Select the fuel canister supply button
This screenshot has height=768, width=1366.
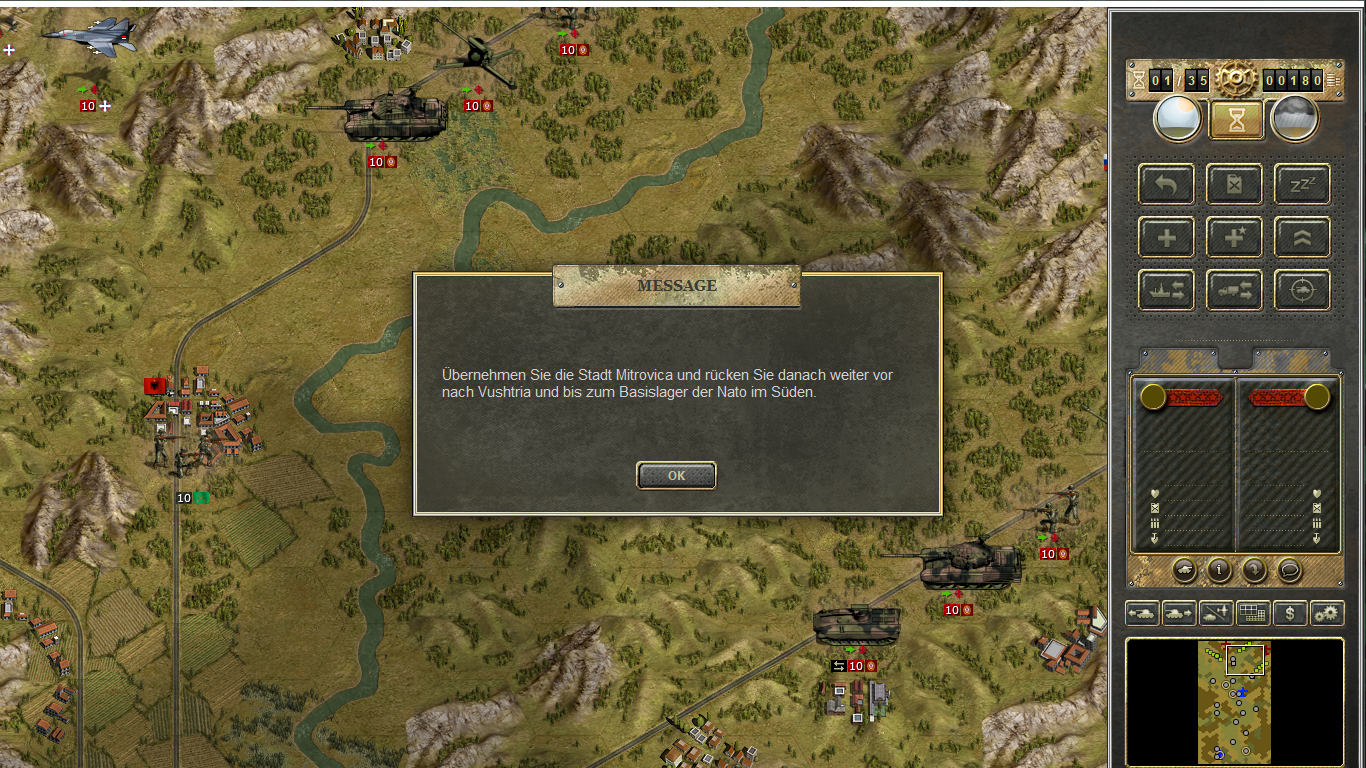pyautogui.click(x=1234, y=184)
